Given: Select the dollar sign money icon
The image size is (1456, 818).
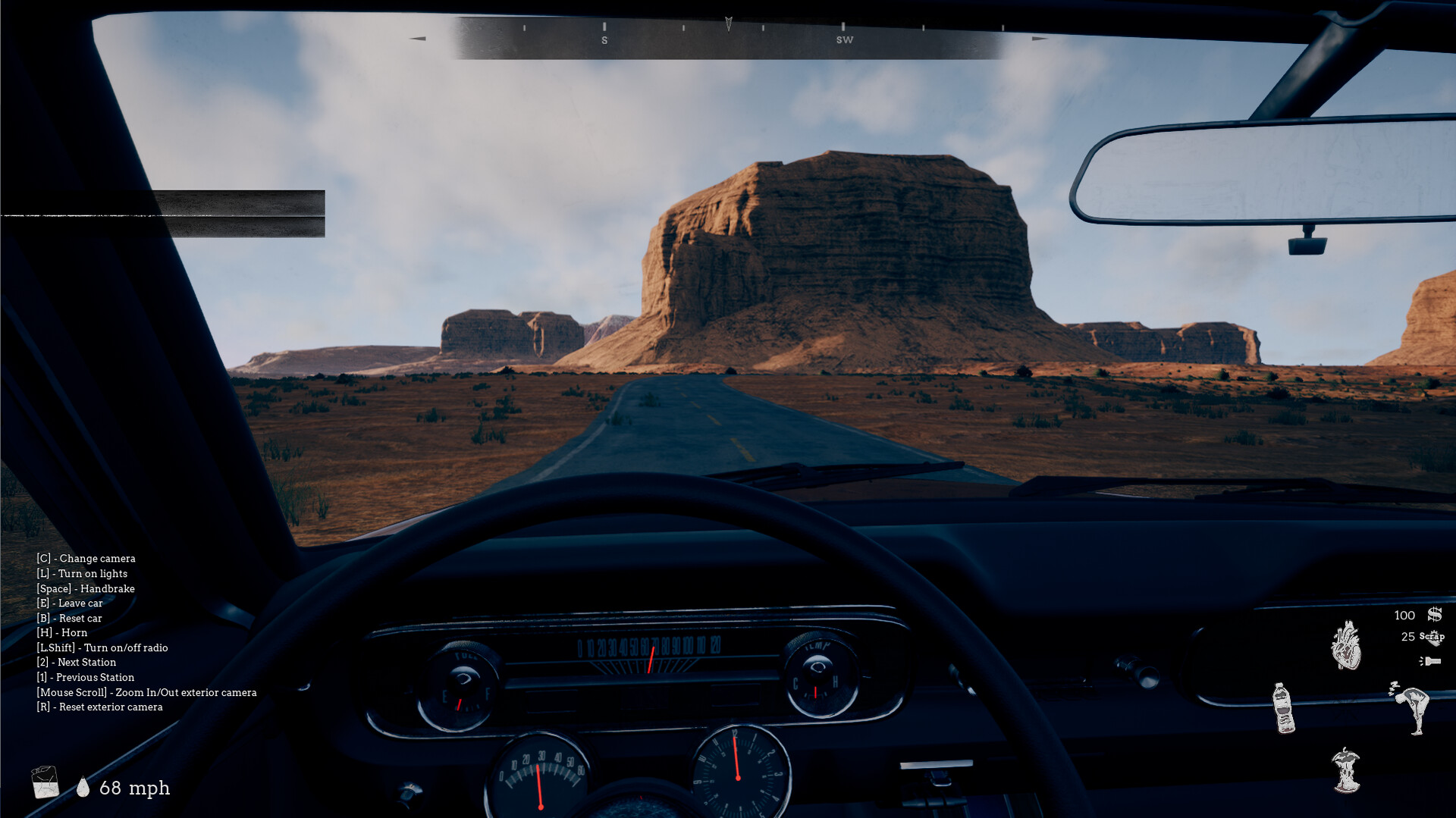Looking at the screenshot, I should click(1434, 616).
